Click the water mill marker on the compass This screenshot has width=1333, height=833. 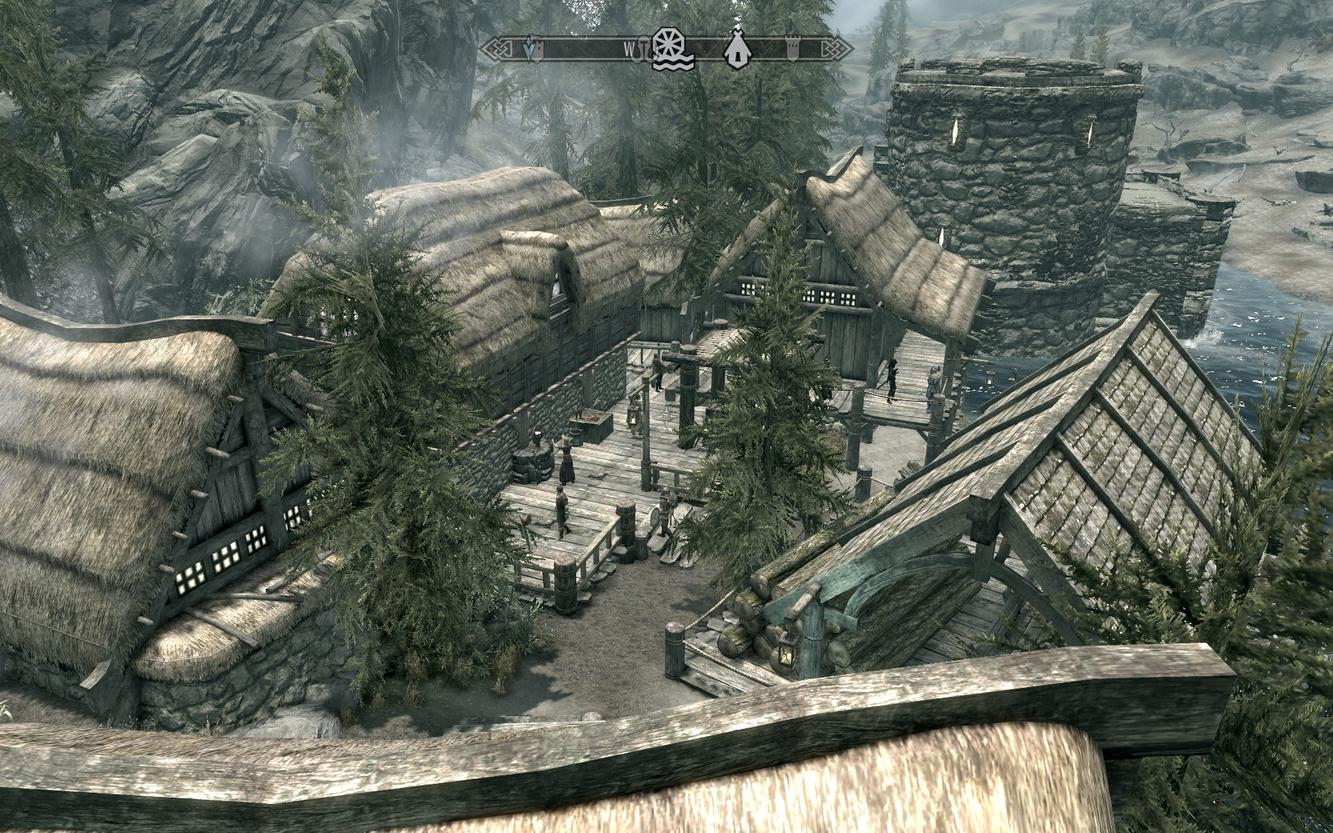672,49
